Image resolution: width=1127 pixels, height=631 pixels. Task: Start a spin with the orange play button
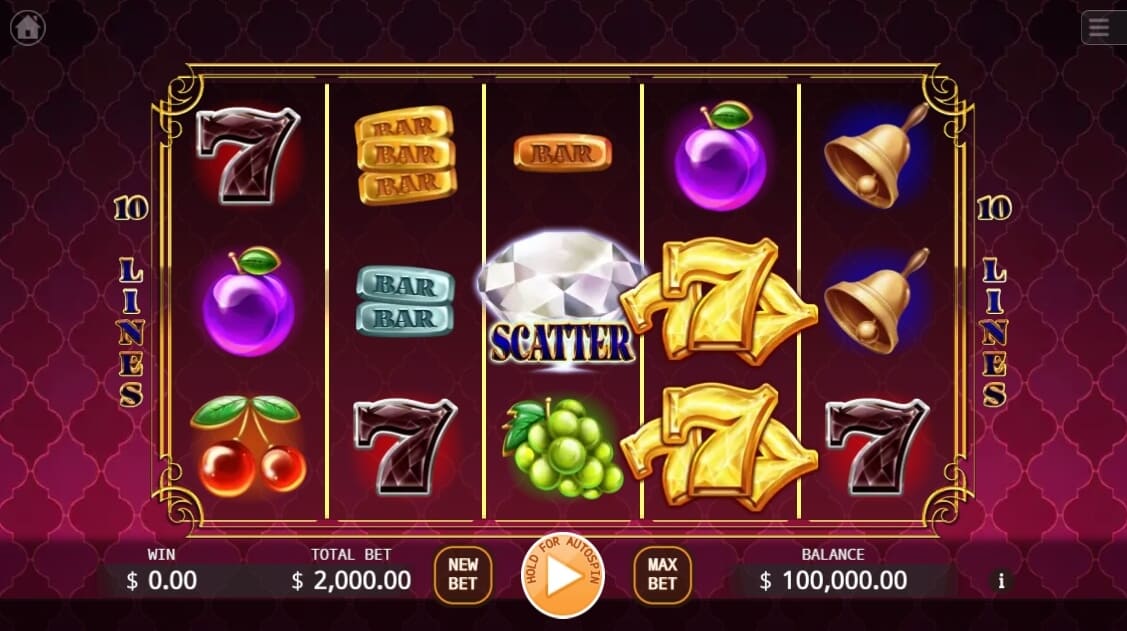[x=563, y=576]
